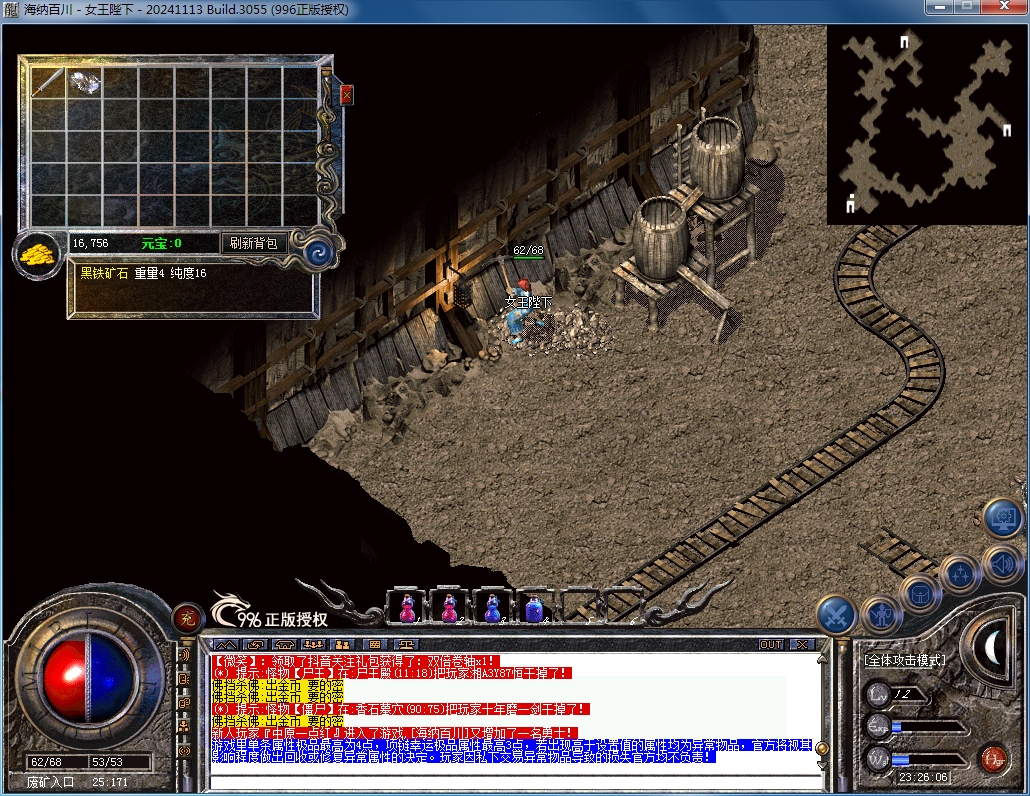
Task: Use the first red potion in the belt
Action: (407, 607)
